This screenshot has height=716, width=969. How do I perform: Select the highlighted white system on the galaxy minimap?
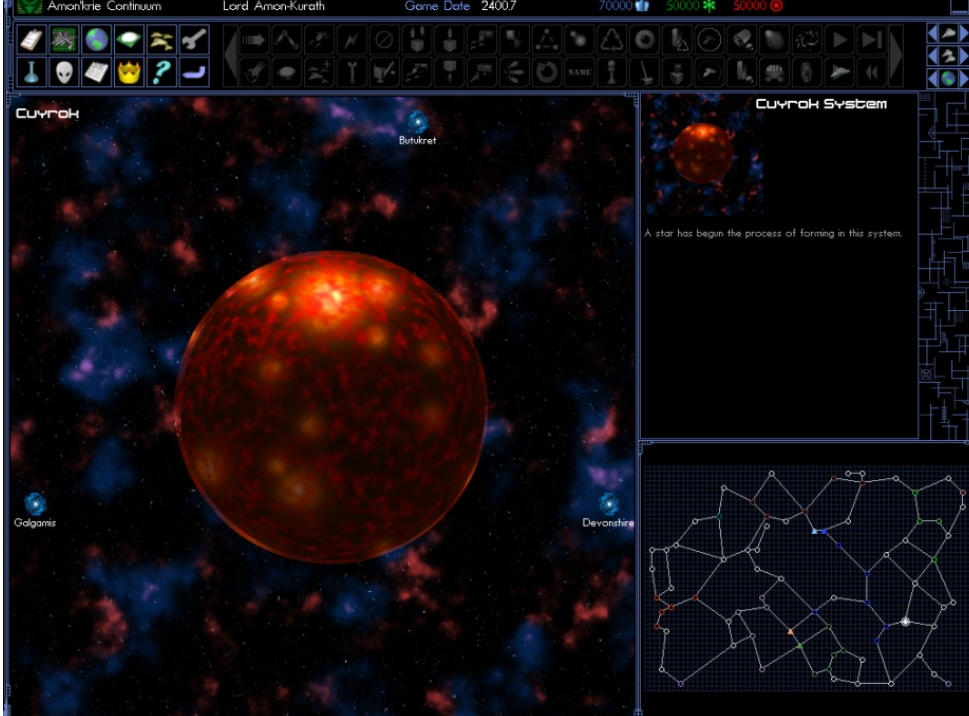(906, 622)
